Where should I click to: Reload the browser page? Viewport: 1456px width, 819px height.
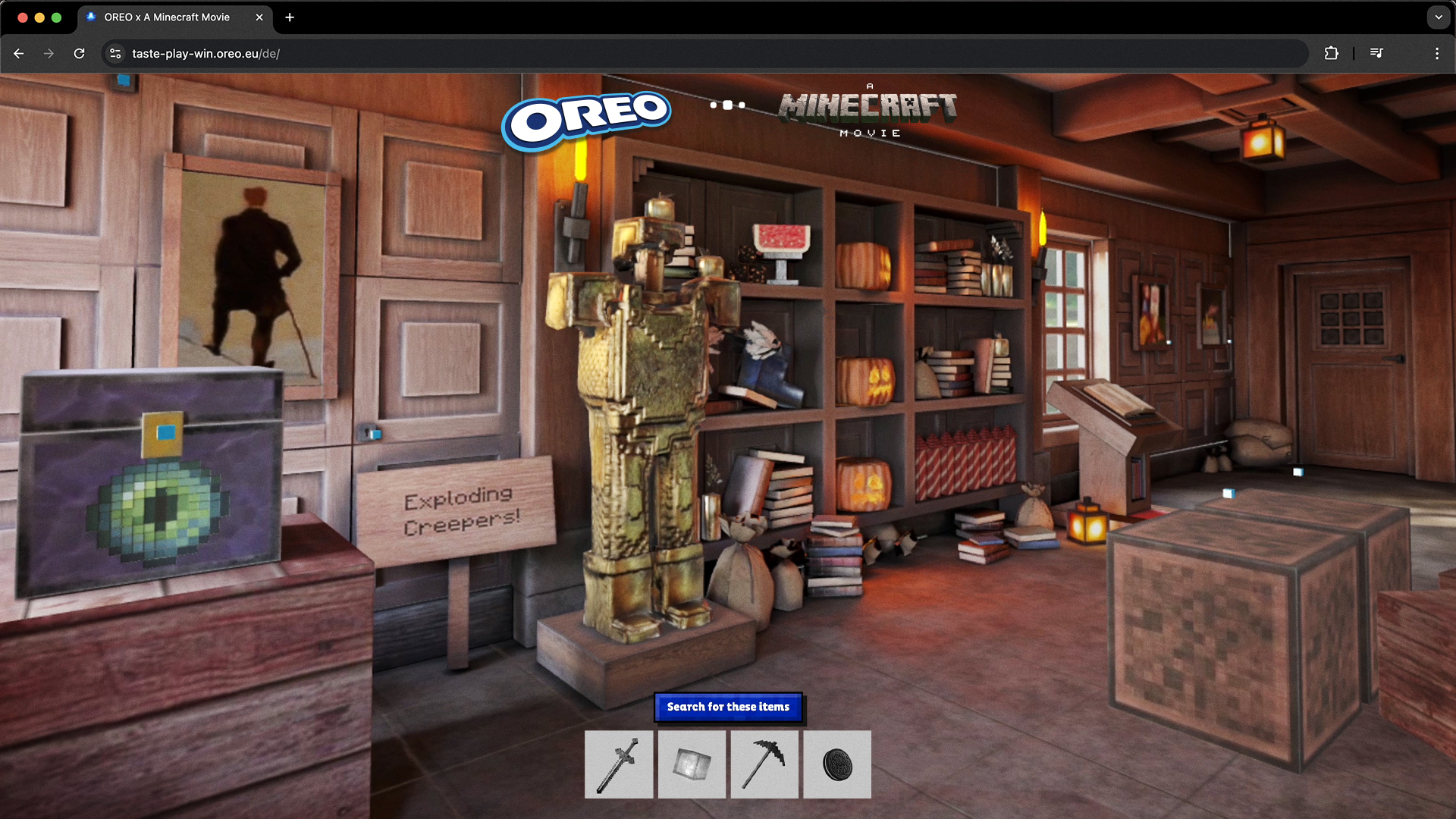(x=79, y=54)
